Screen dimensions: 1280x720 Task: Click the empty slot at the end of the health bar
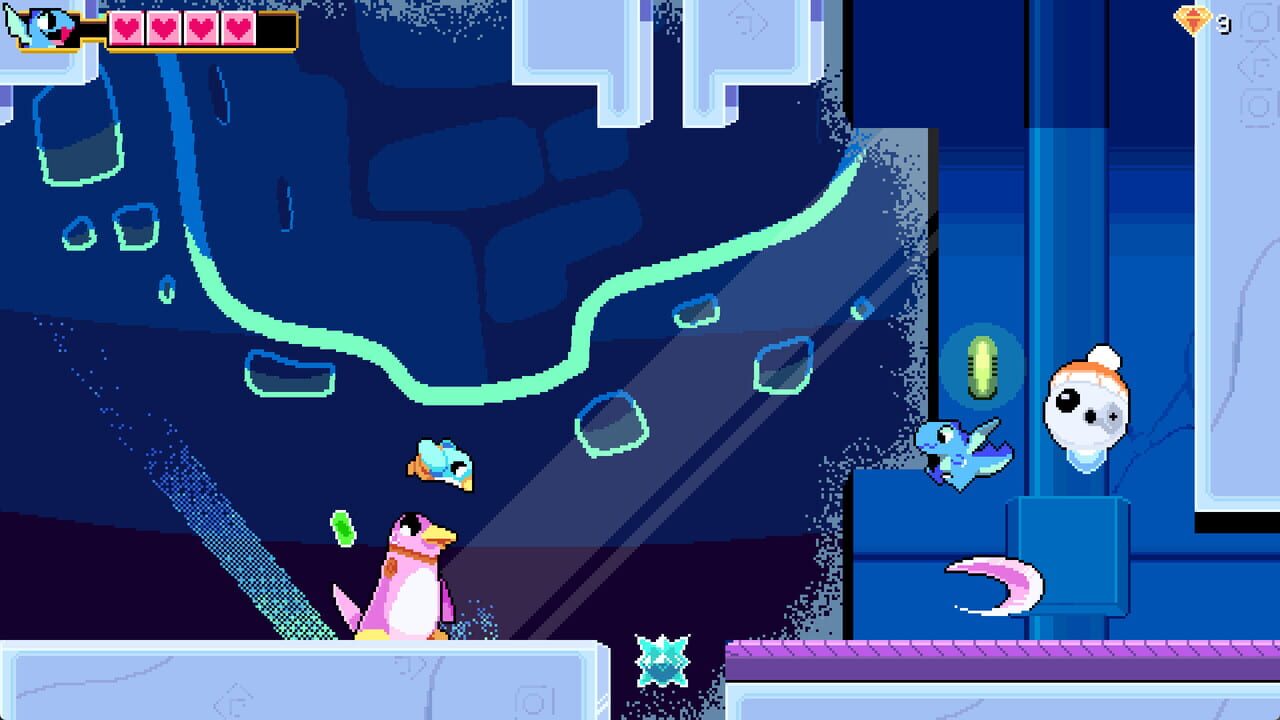pyautogui.click(x=275, y=30)
